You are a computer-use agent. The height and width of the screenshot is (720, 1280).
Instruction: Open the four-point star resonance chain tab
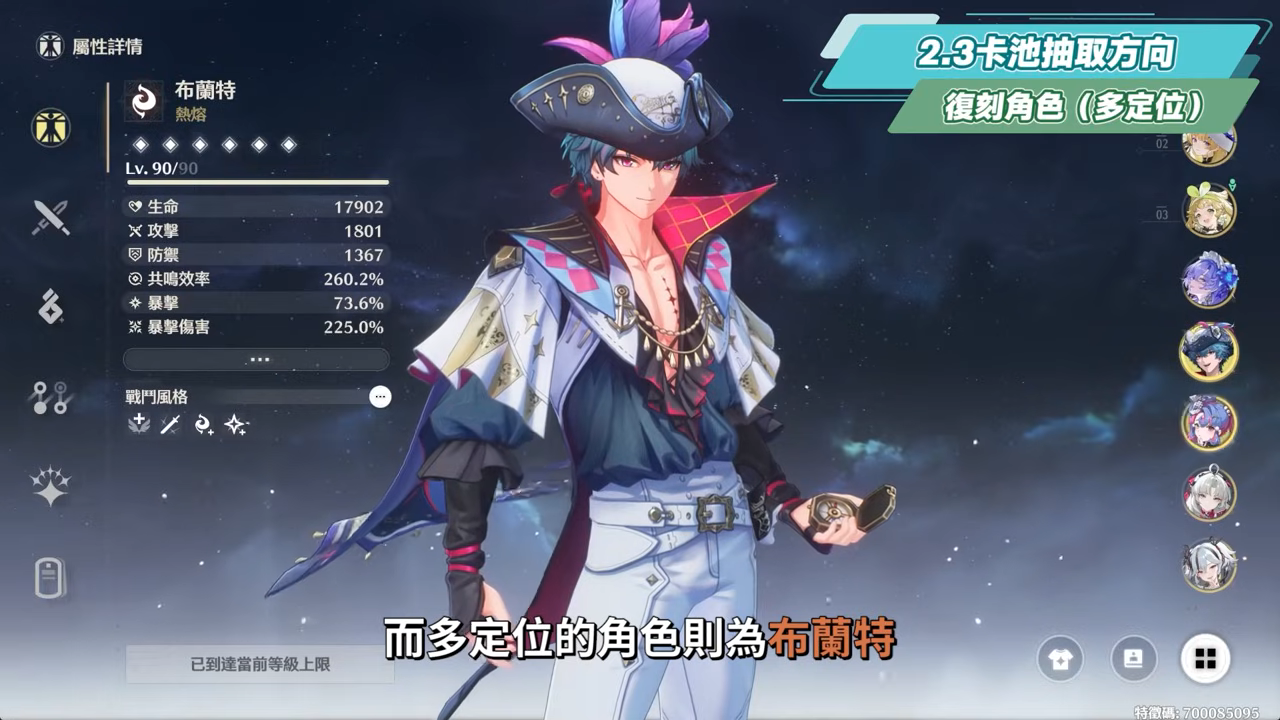point(50,487)
